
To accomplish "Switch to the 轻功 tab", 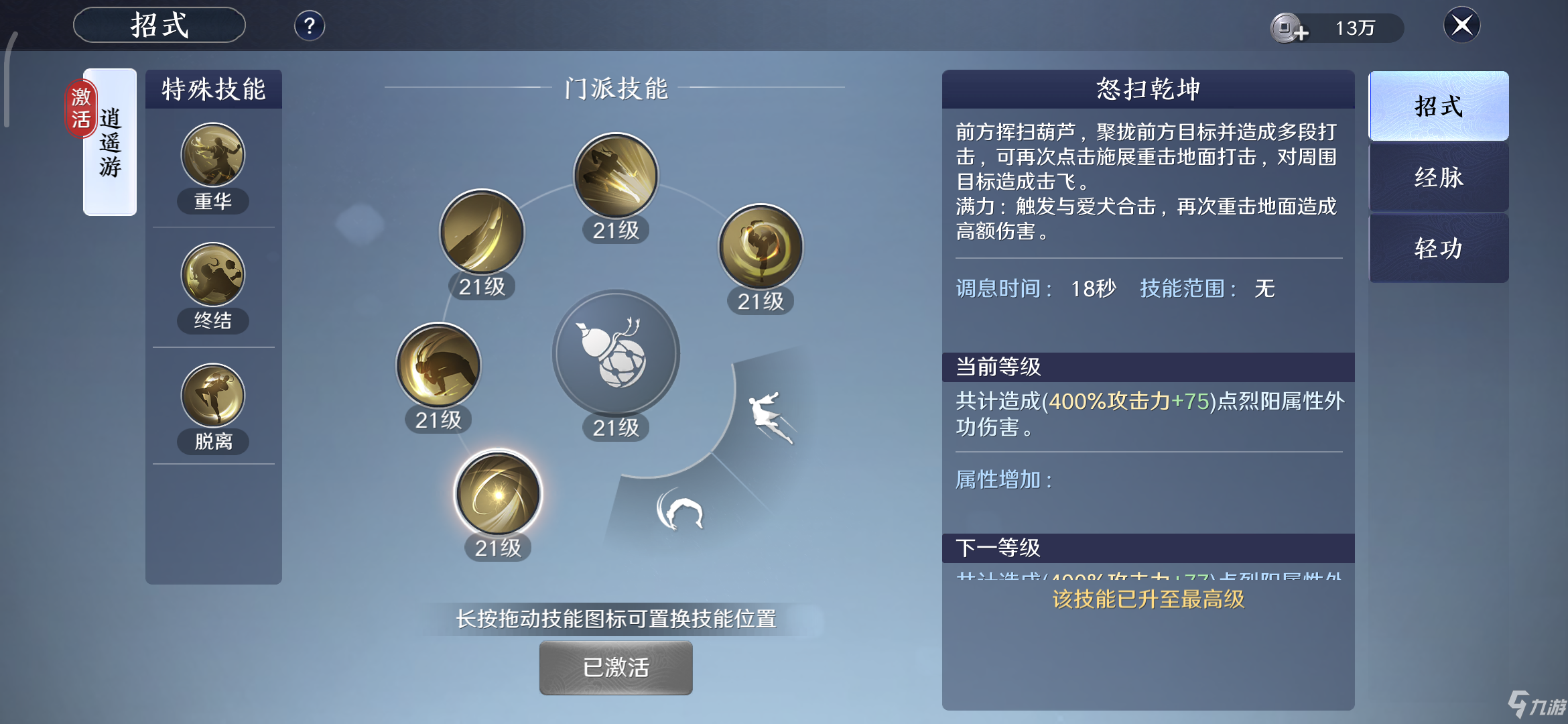I will pos(1438,249).
